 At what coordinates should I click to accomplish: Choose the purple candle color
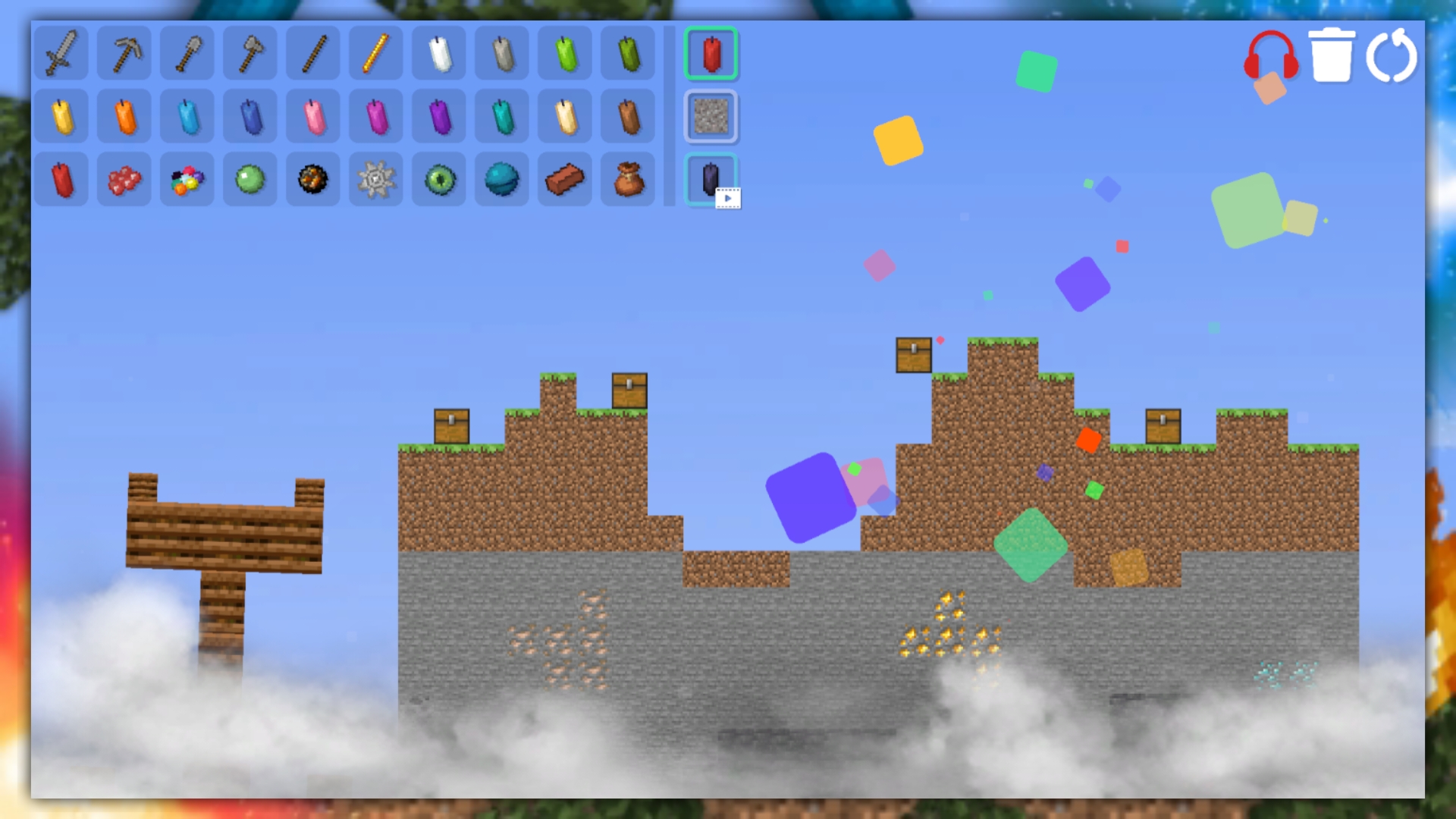(x=438, y=115)
